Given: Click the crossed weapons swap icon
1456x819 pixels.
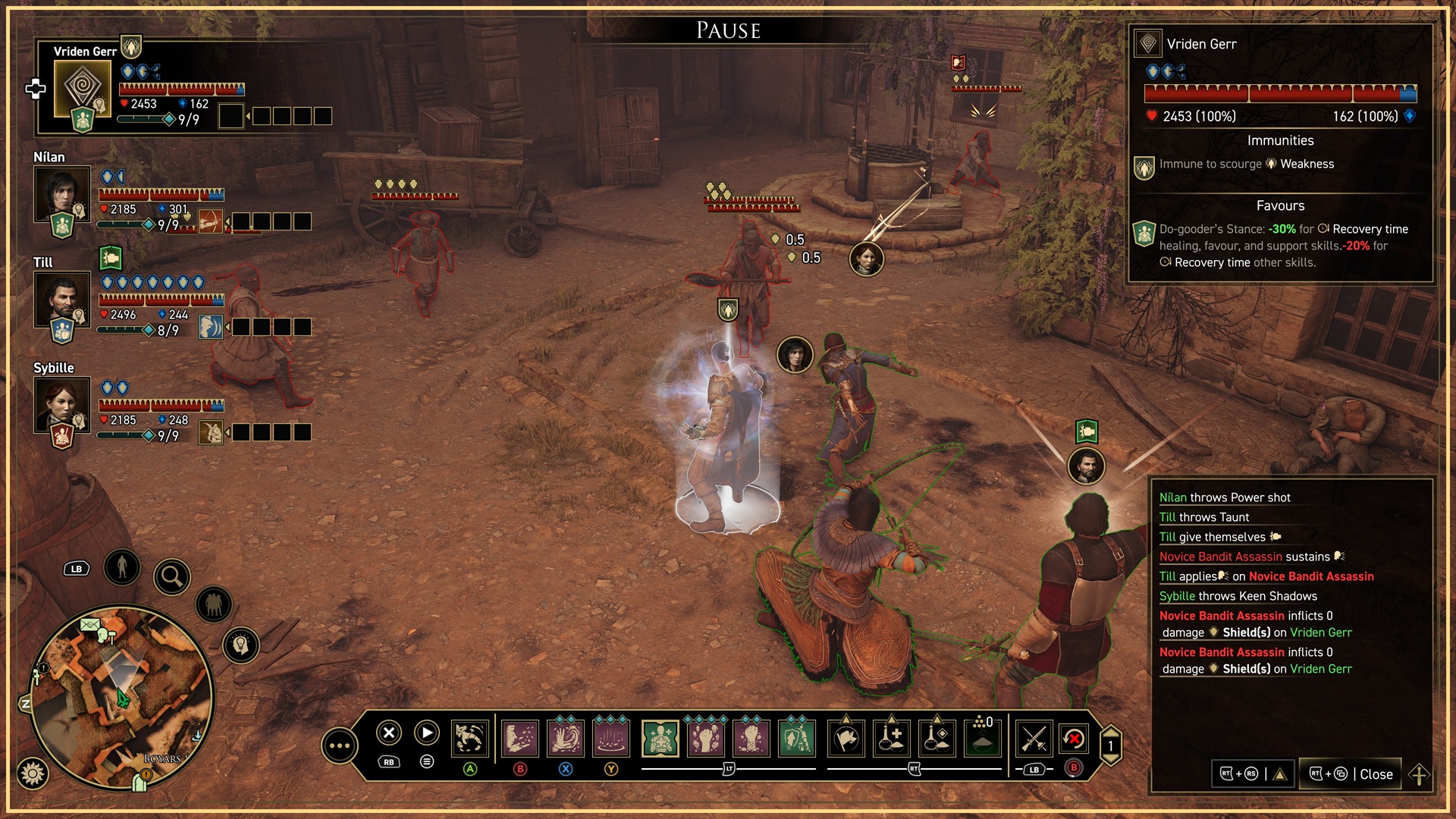Looking at the screenshot, I should (1034, 738).
